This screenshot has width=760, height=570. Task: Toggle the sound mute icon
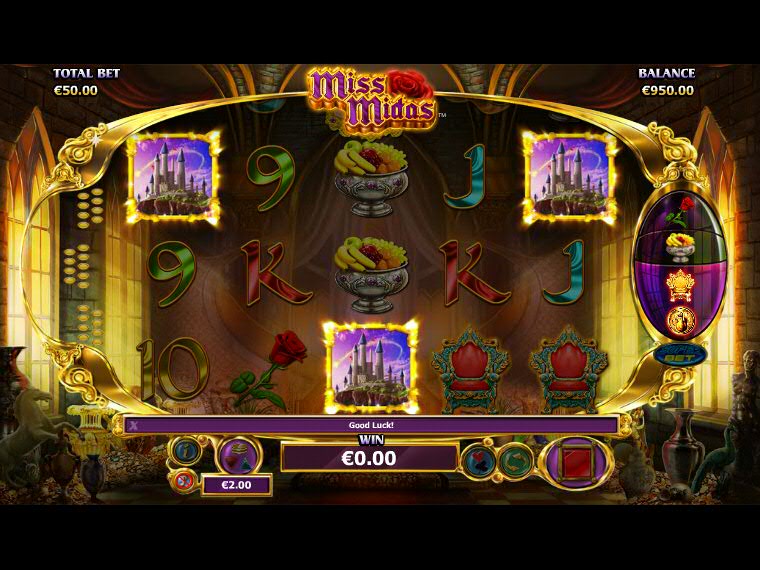[x=183, y=481]
